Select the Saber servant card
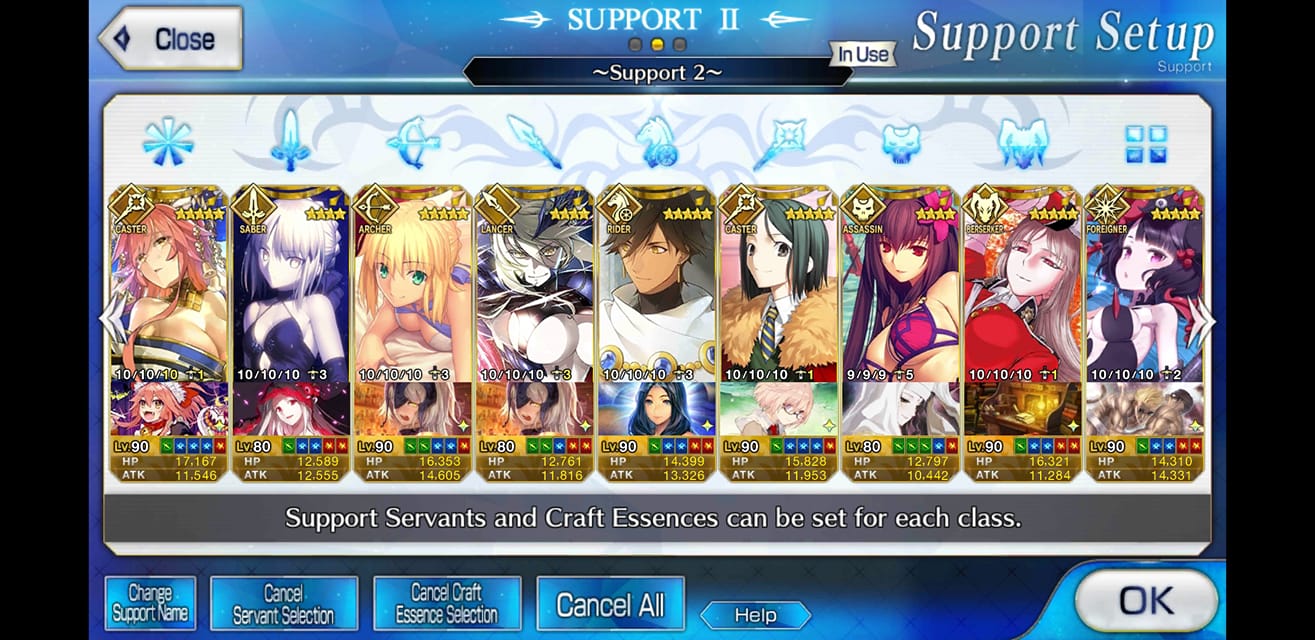The image size is (1315, 640). (x=290, y=290)
